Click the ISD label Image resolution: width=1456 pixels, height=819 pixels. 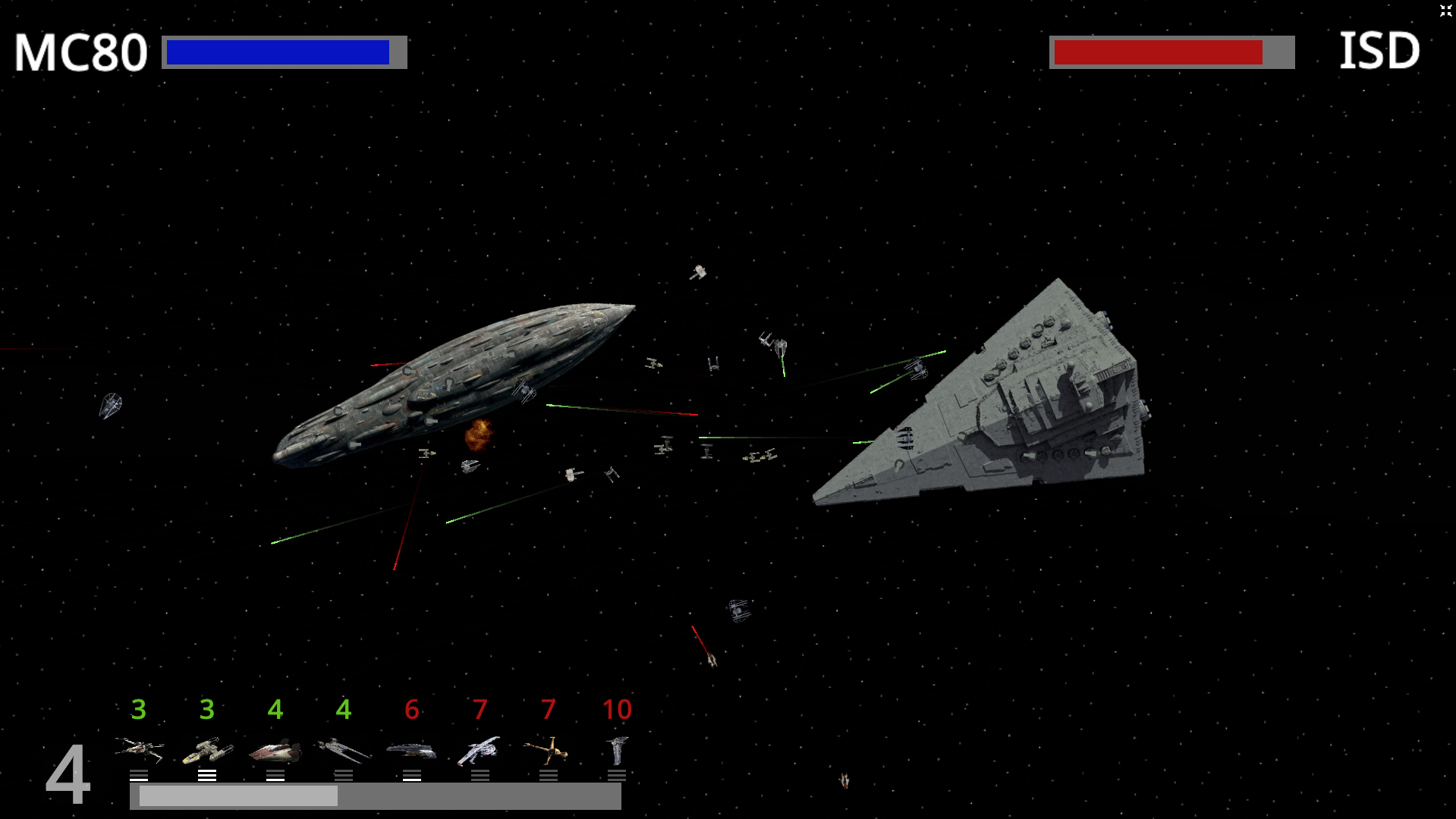tap(1379, 52)
